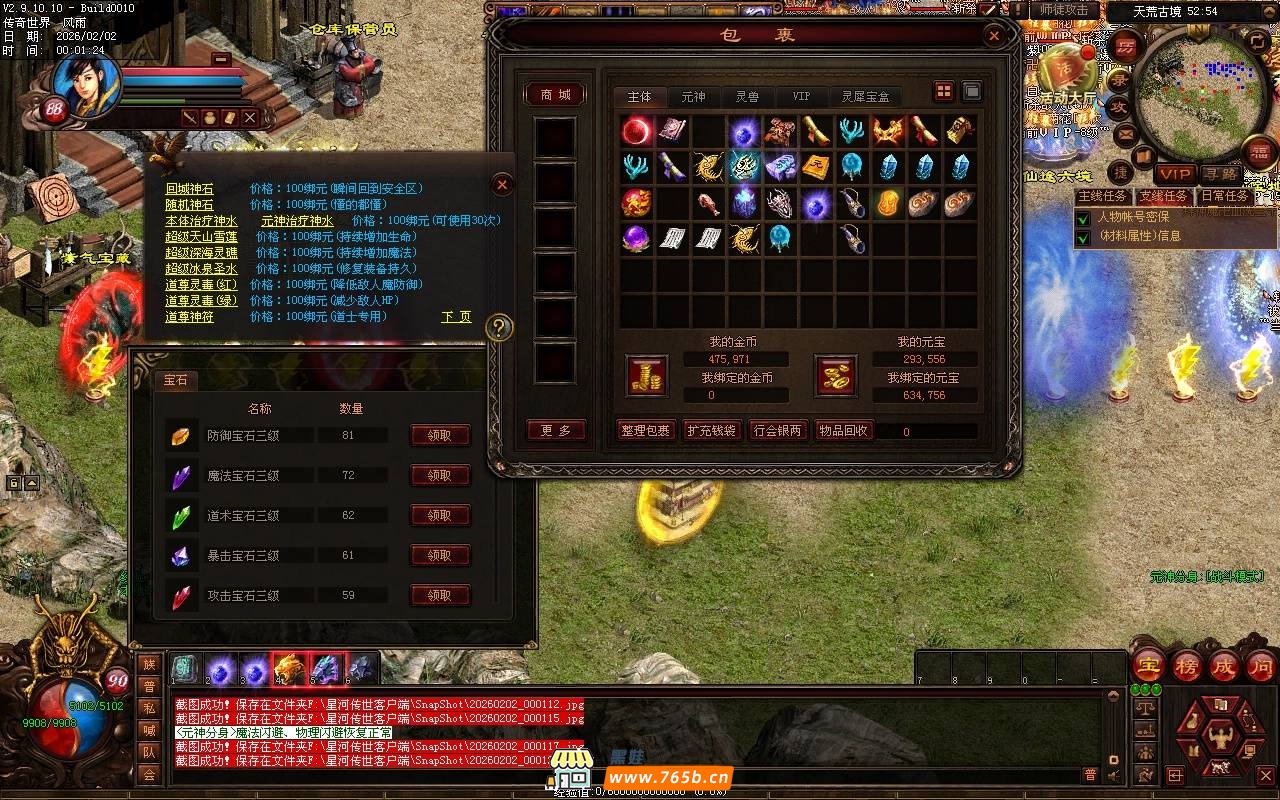Open the 商城 shop button
Image resolution: width=1280 pixels, height=800 pixels.
point(555,94)
